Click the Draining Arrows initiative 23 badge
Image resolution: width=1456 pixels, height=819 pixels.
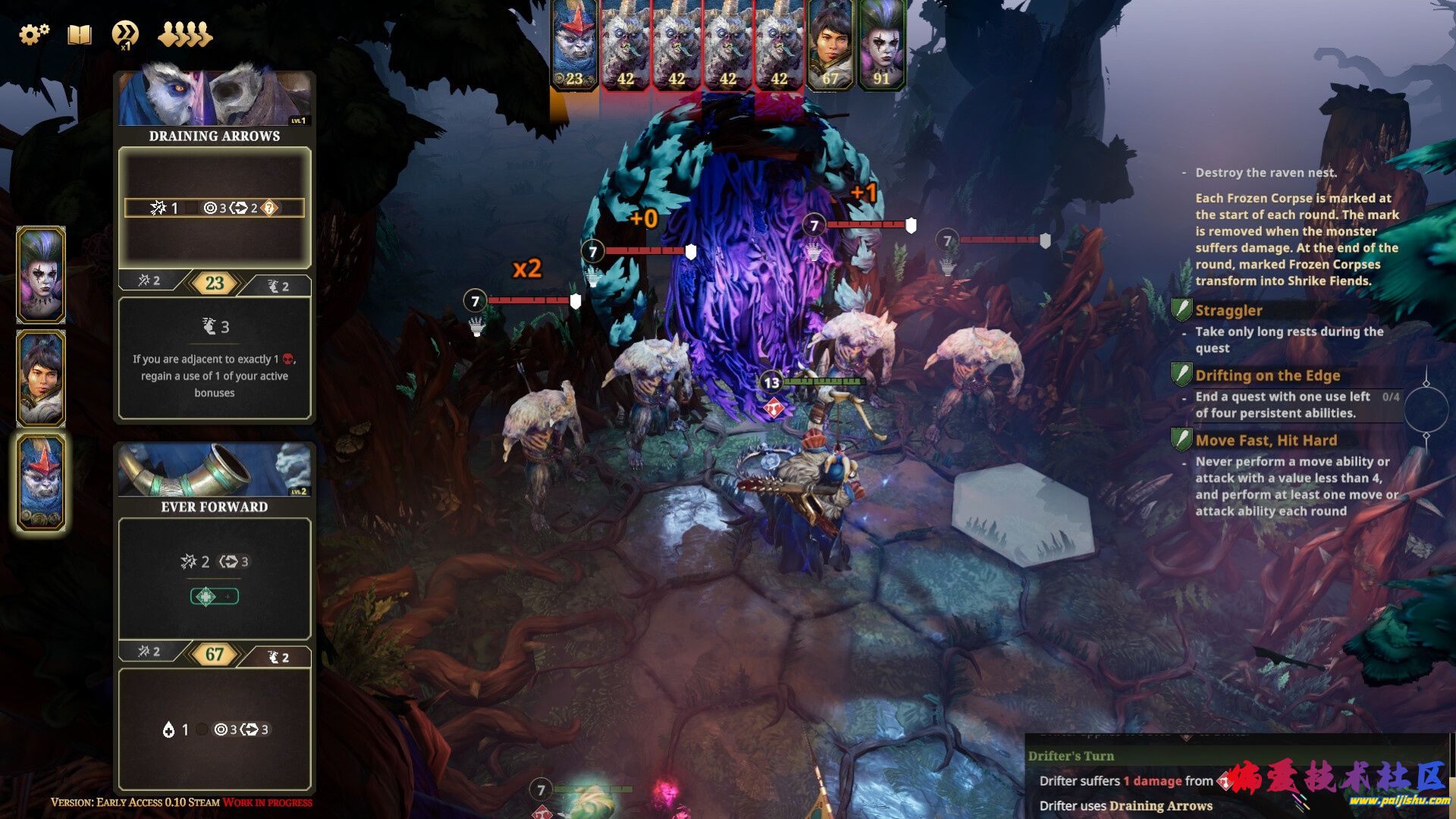point(215,284)
